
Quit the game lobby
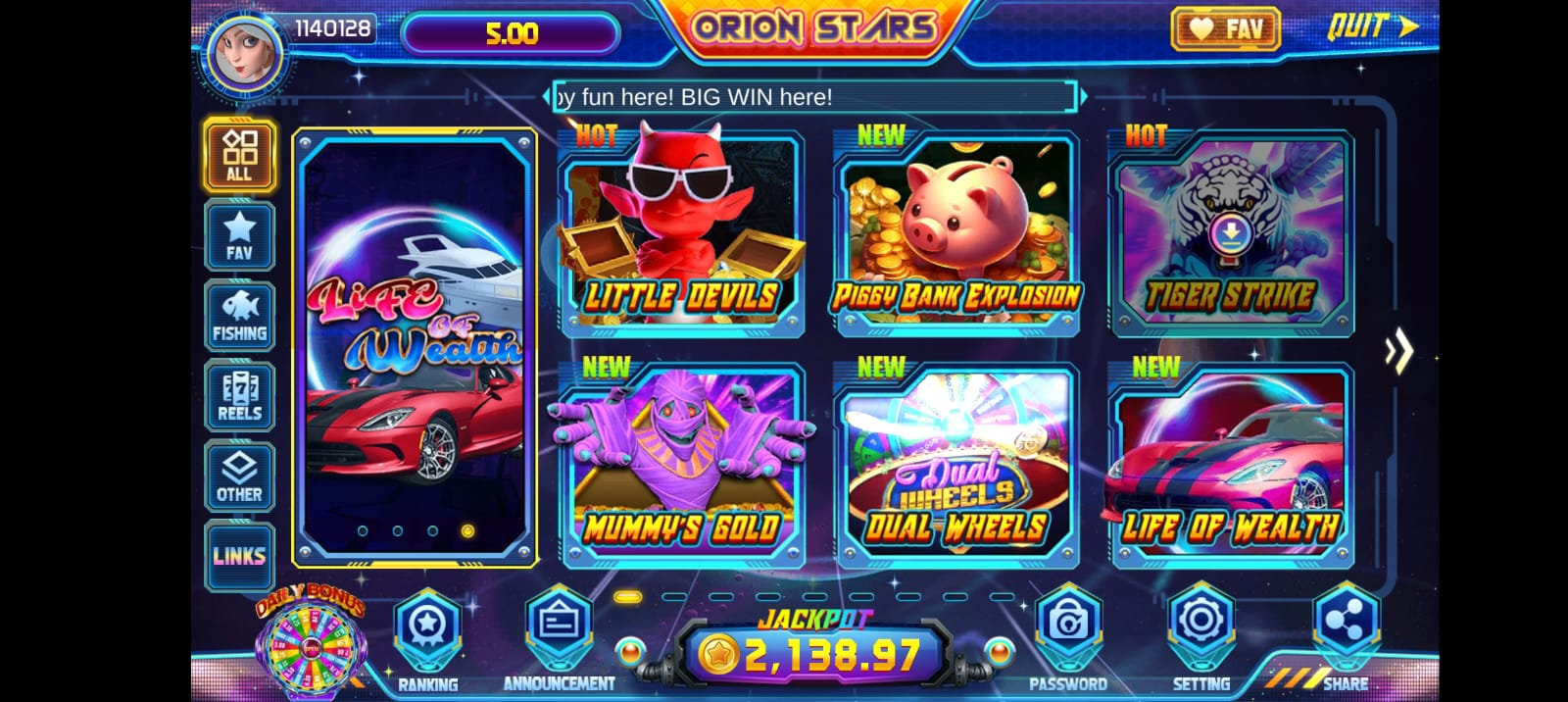tap(1372, 26)
